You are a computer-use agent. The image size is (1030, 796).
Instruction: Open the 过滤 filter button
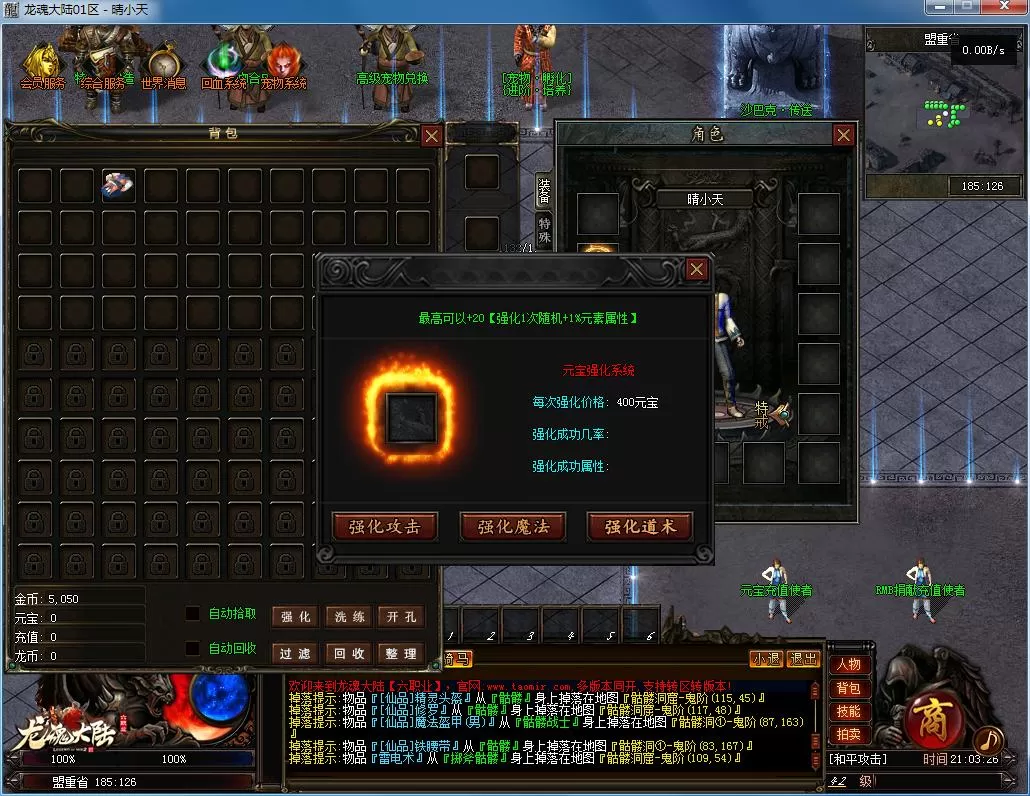pyautogui.click(x=296, y=653)
